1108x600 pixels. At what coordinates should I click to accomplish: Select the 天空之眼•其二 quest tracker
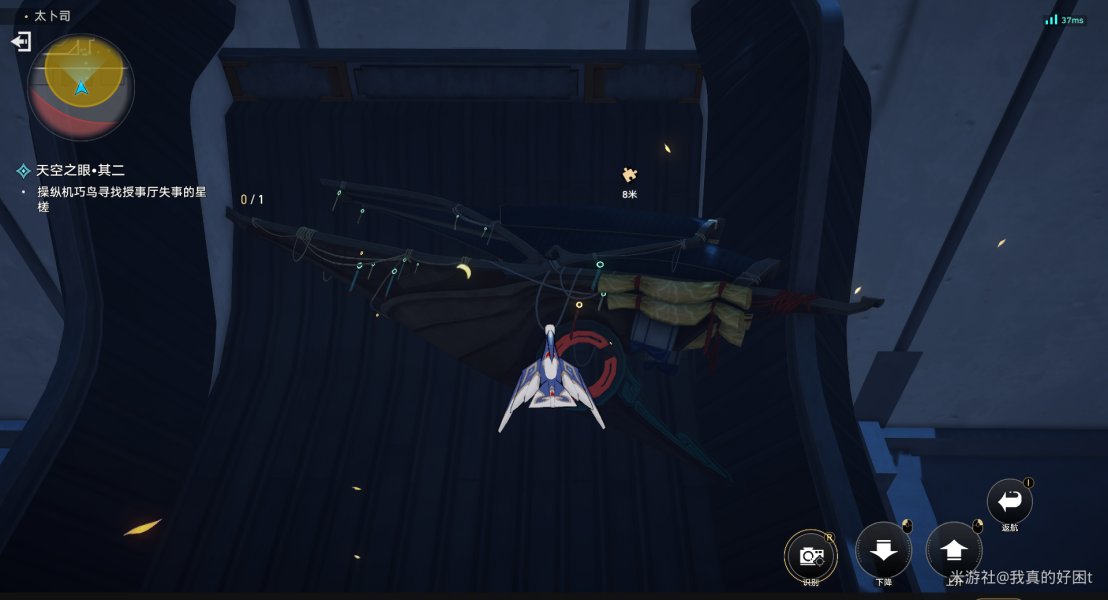(80, 171)
